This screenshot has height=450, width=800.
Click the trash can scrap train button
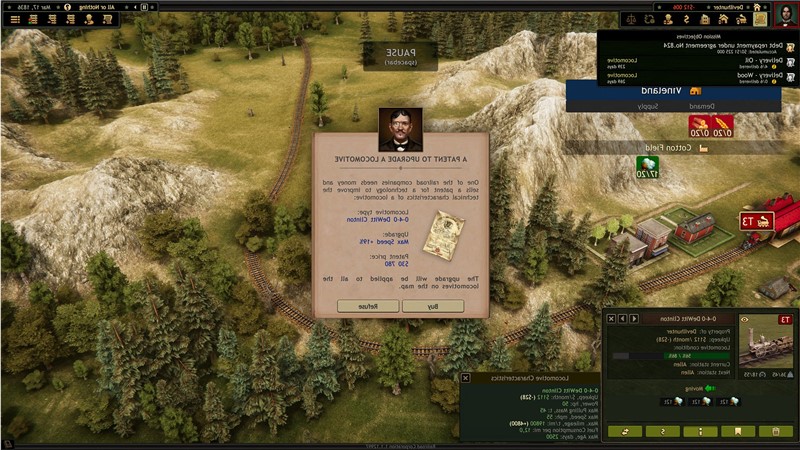point(775,431)
